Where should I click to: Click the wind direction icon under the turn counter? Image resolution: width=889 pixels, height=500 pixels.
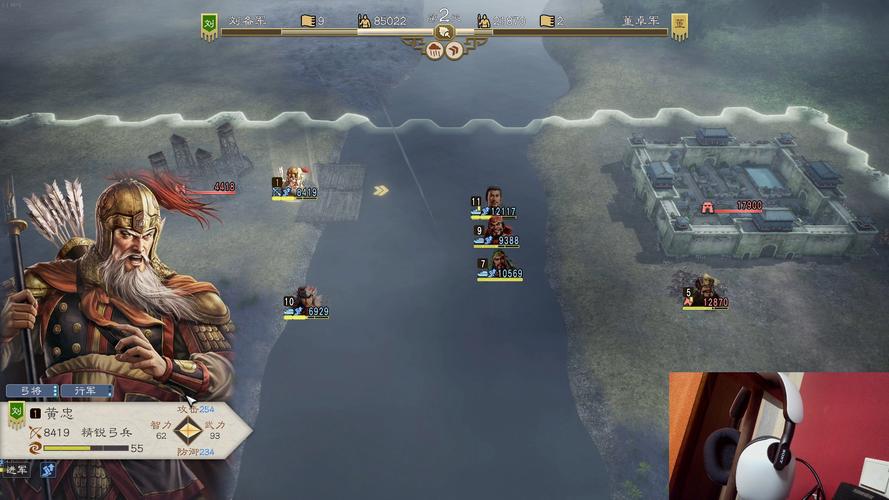click(454, 50)
